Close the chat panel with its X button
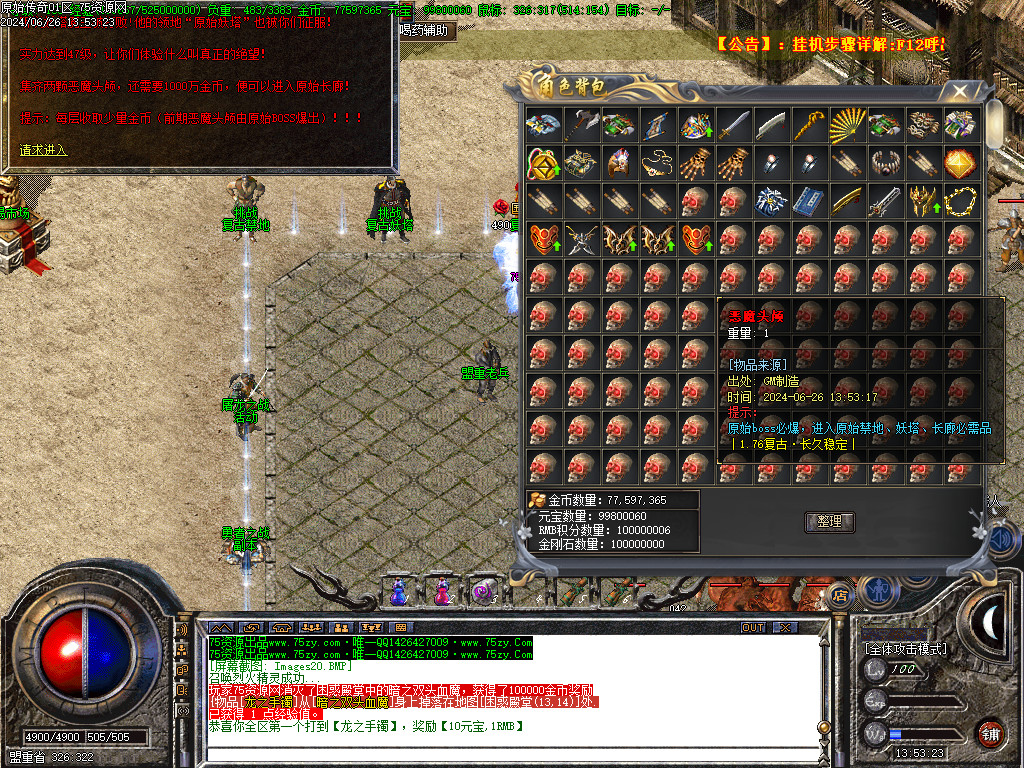The height and width of the screenshot is (768, 1024). pyautogui.click(x=786, y=627)
